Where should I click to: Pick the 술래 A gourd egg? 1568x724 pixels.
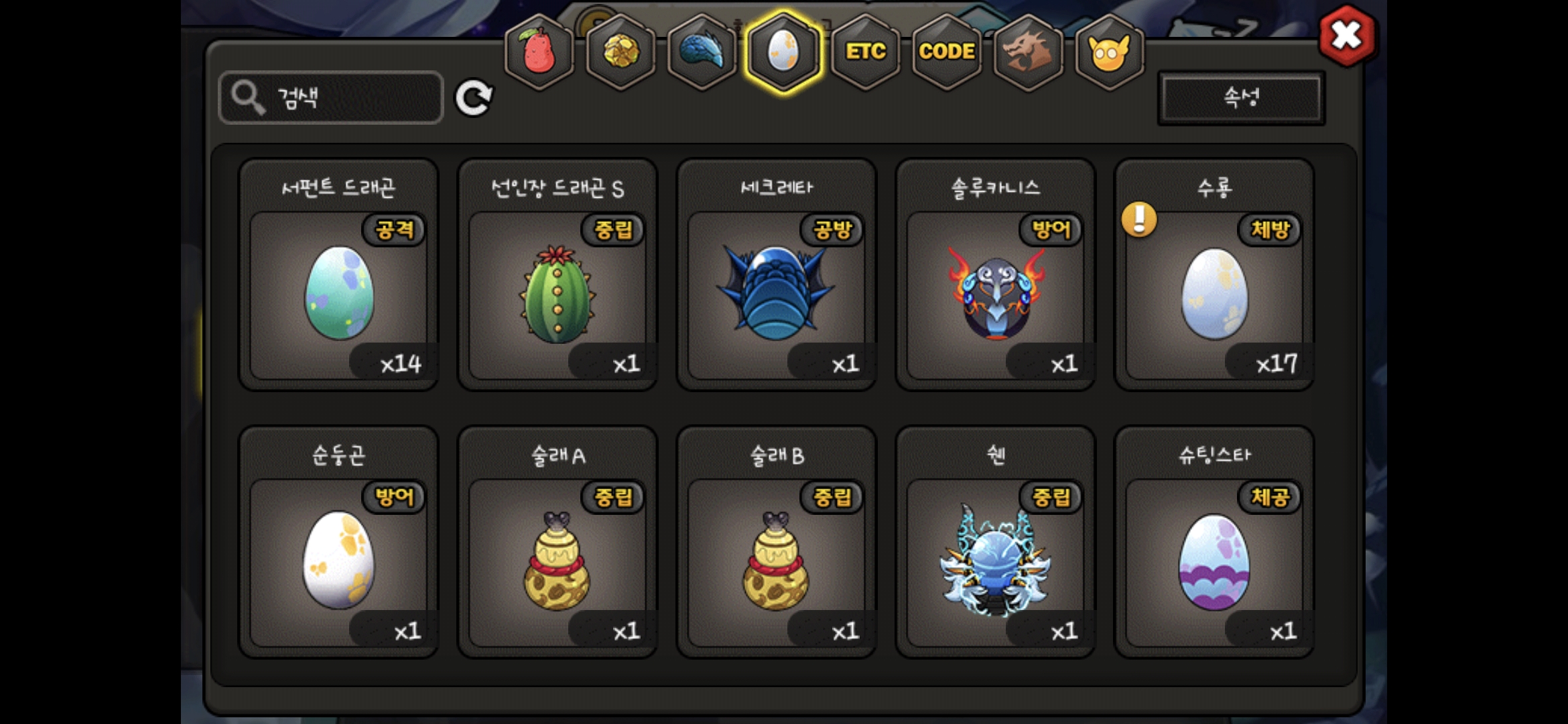click(558, 560)
